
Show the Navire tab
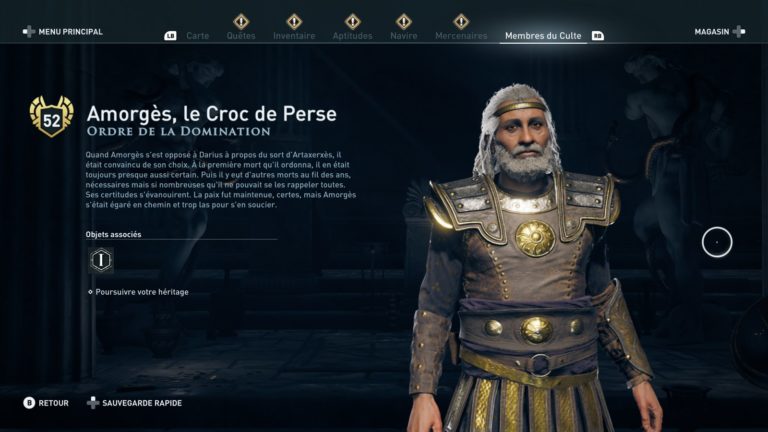click(x=403, y=36)
